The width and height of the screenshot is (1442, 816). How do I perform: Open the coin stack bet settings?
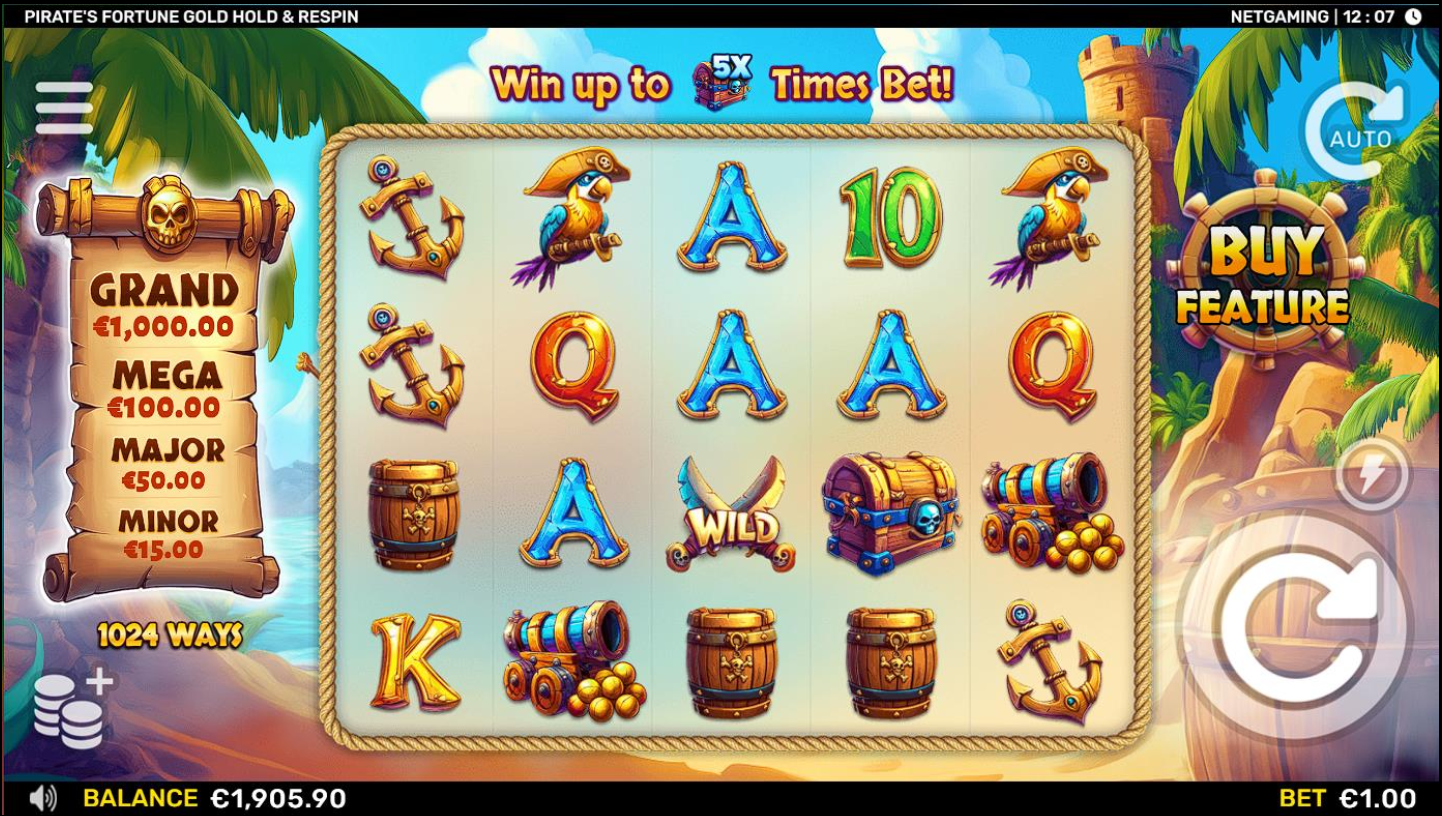72,709
